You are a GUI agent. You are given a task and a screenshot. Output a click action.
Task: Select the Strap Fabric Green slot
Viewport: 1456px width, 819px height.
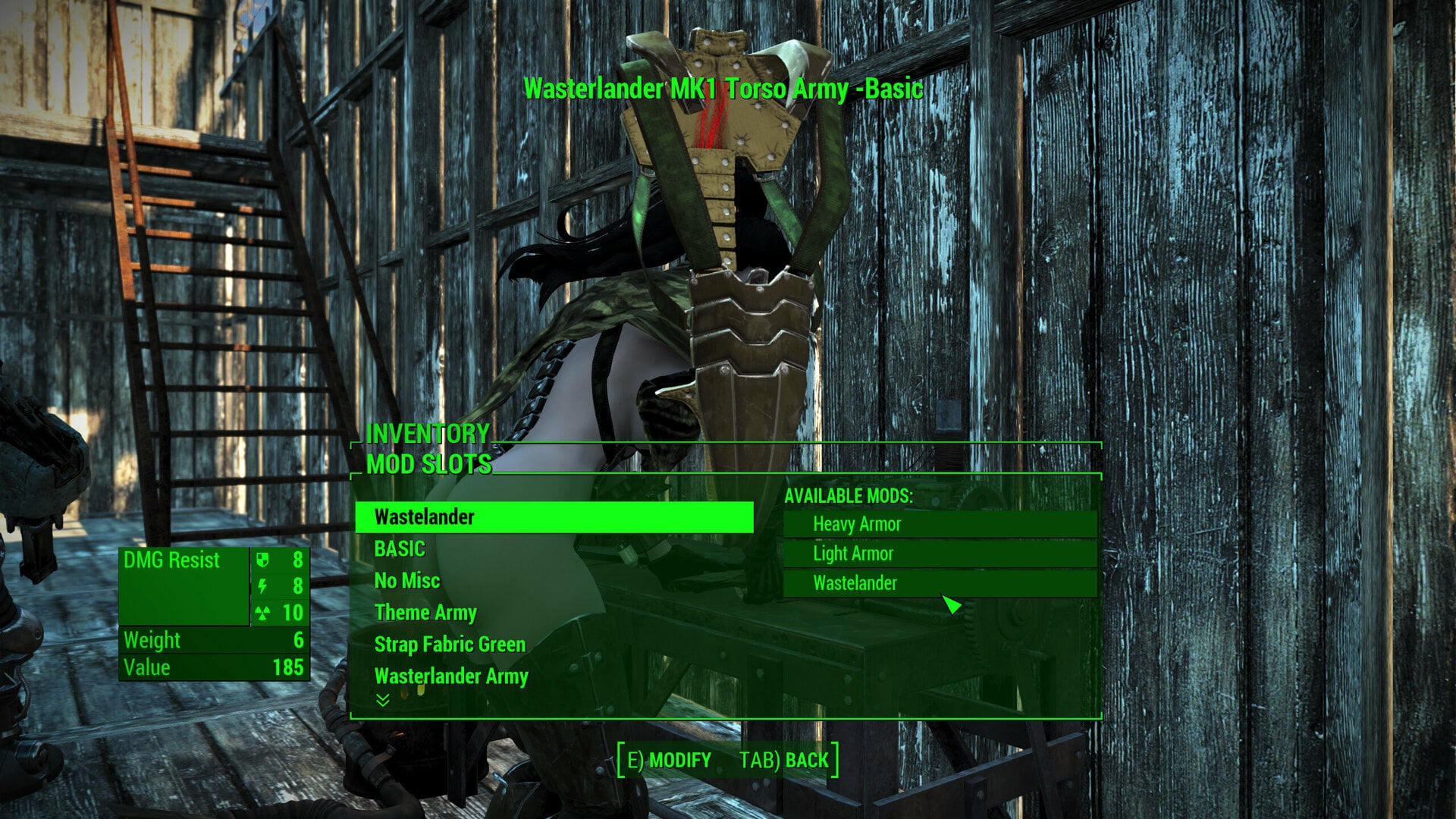pyautogui.click(x=449, y=644)
